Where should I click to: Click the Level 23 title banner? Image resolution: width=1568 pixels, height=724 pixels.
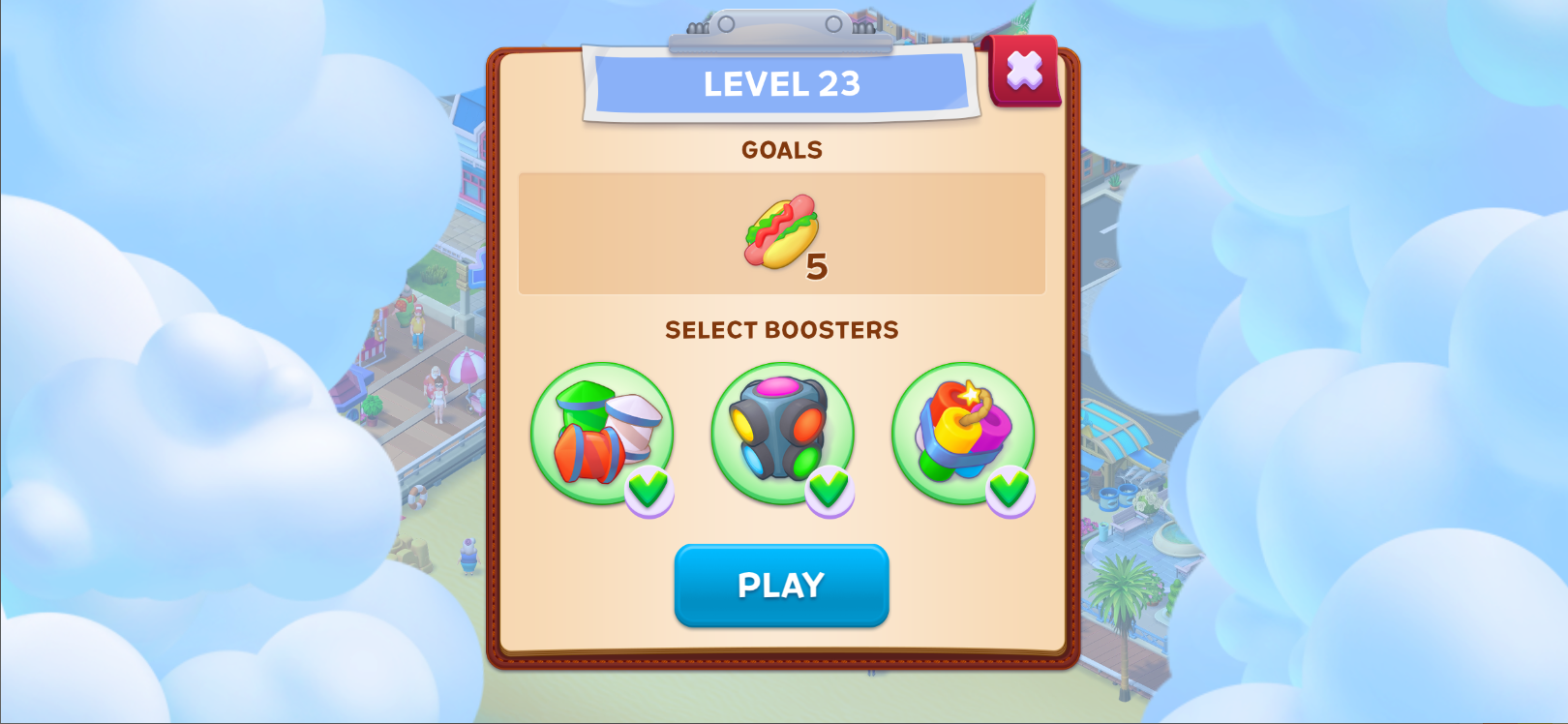point(782,85)
